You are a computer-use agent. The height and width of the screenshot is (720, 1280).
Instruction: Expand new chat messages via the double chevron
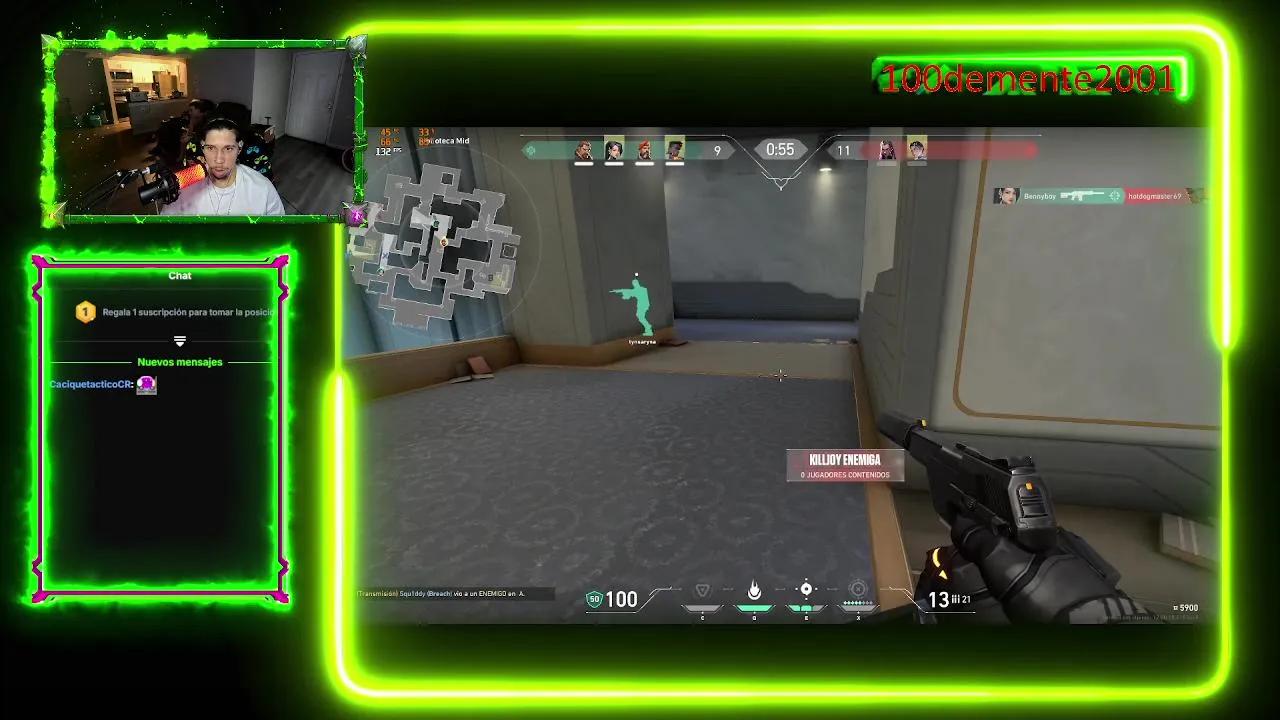click(x=180, y=339)
